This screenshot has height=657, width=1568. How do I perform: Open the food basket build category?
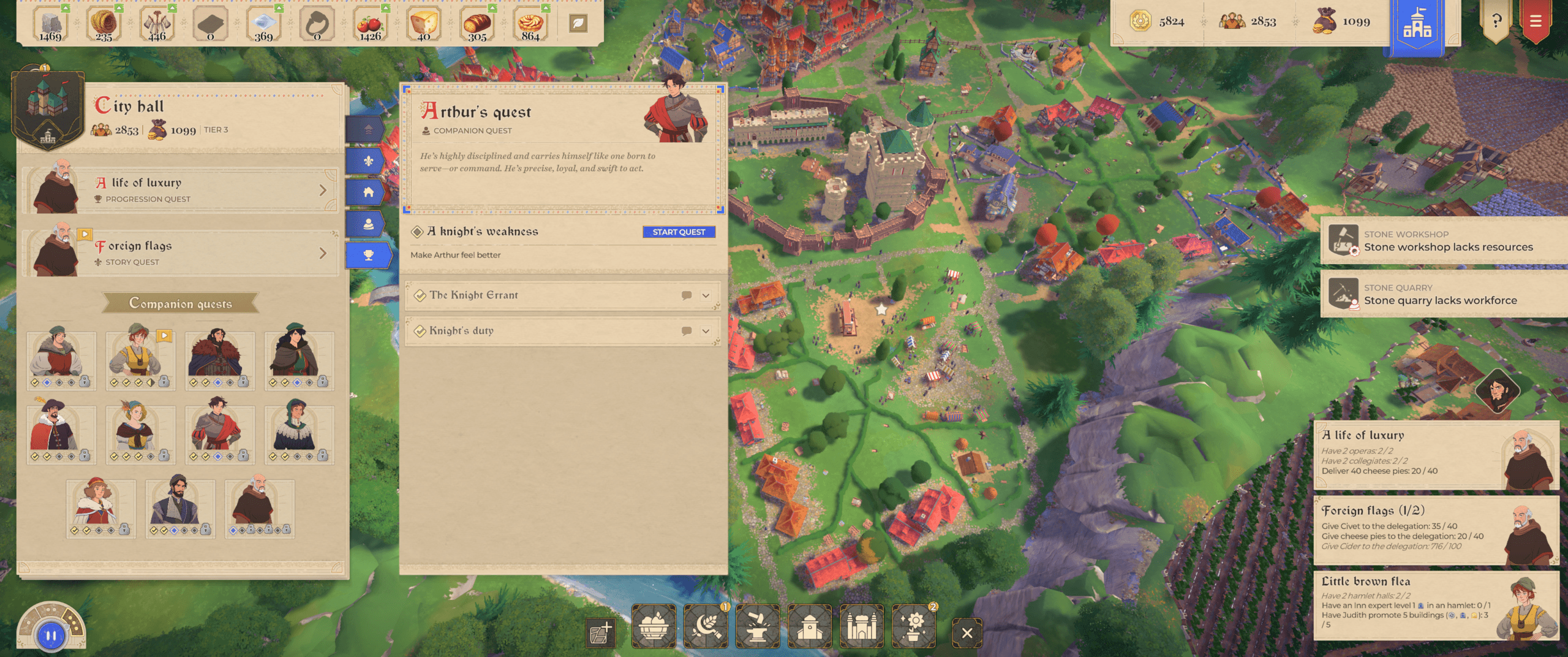coord(654,626)
